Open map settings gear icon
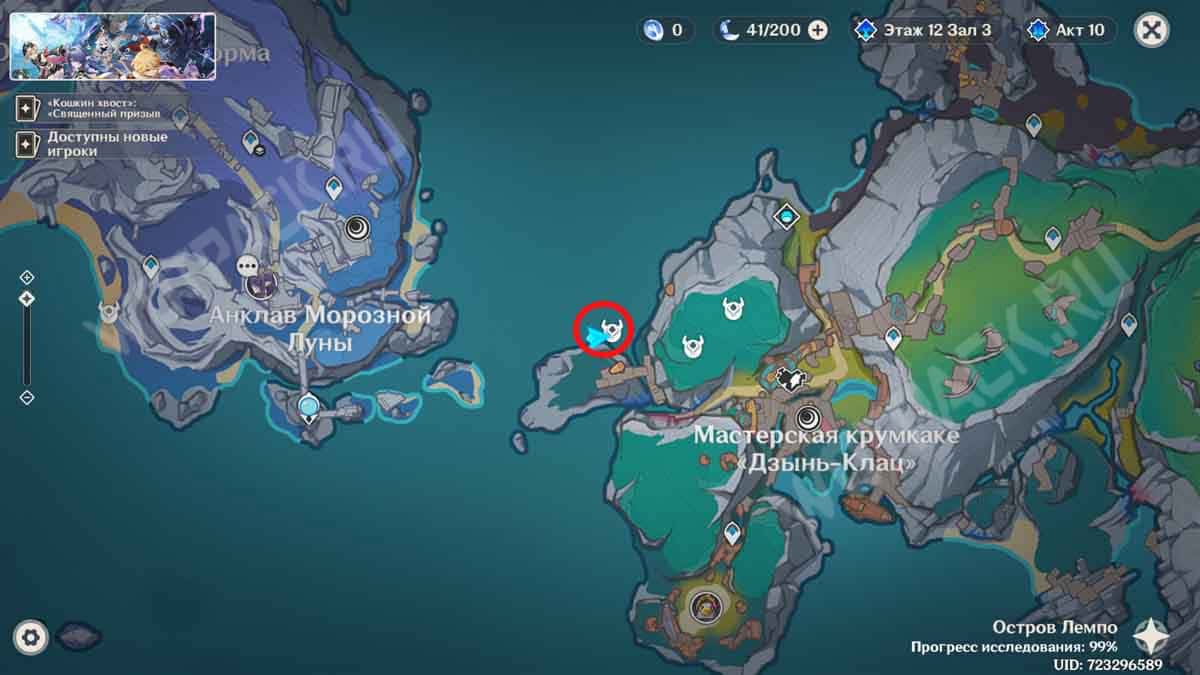Image resolution: width=1200 pixels, height=675 pixels. tap(31, 636)
